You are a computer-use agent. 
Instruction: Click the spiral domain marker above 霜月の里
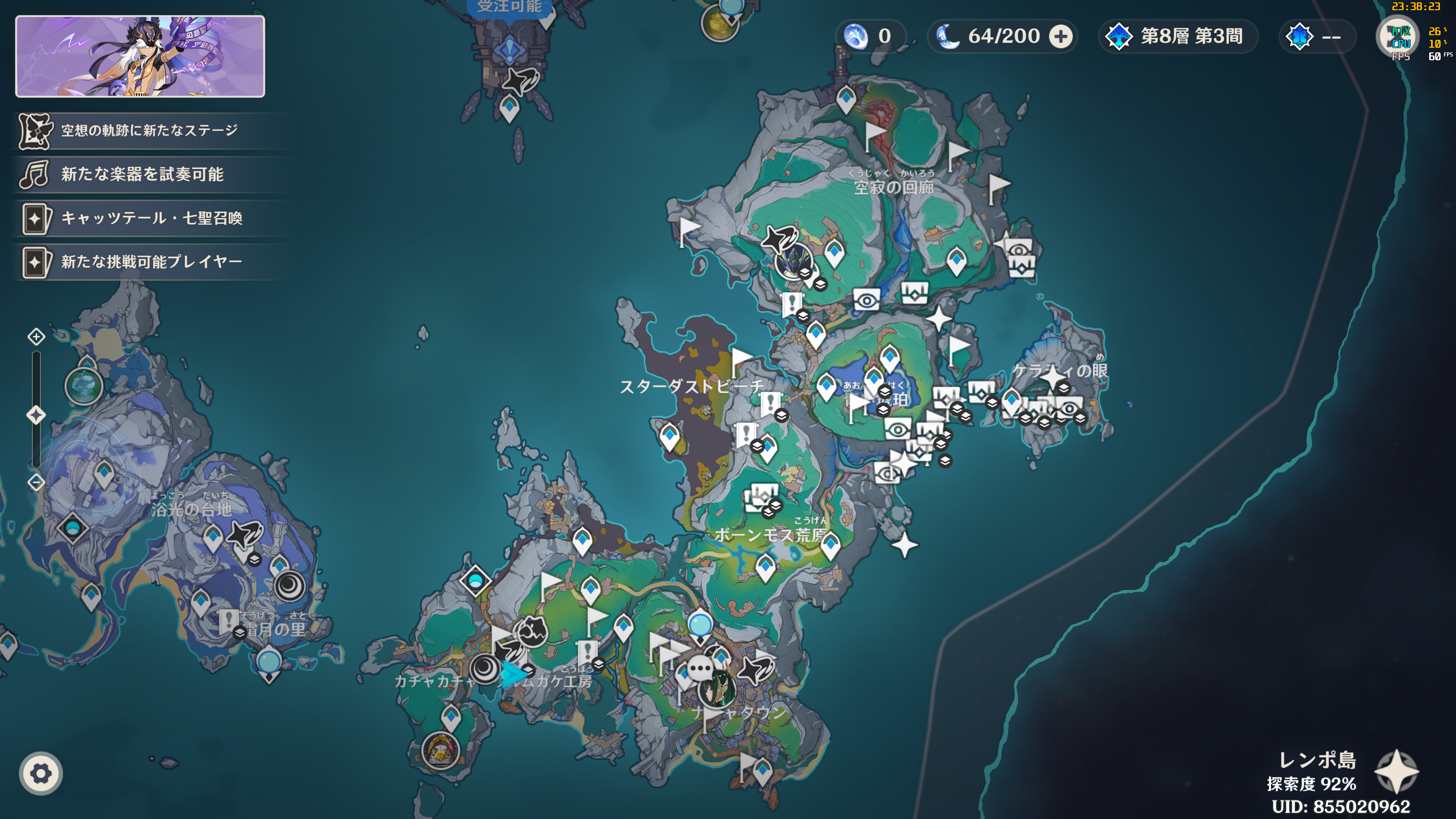(290, 586)
